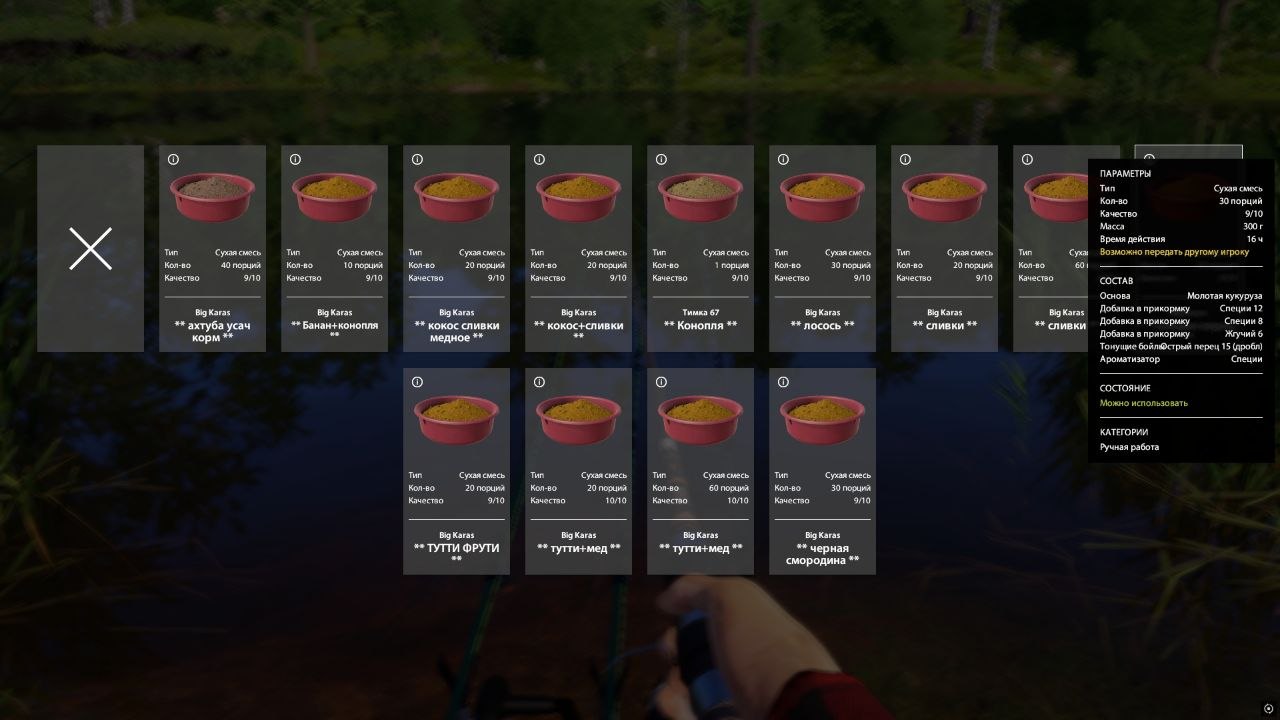Show info for Банан+конопля card

(295, 160)
